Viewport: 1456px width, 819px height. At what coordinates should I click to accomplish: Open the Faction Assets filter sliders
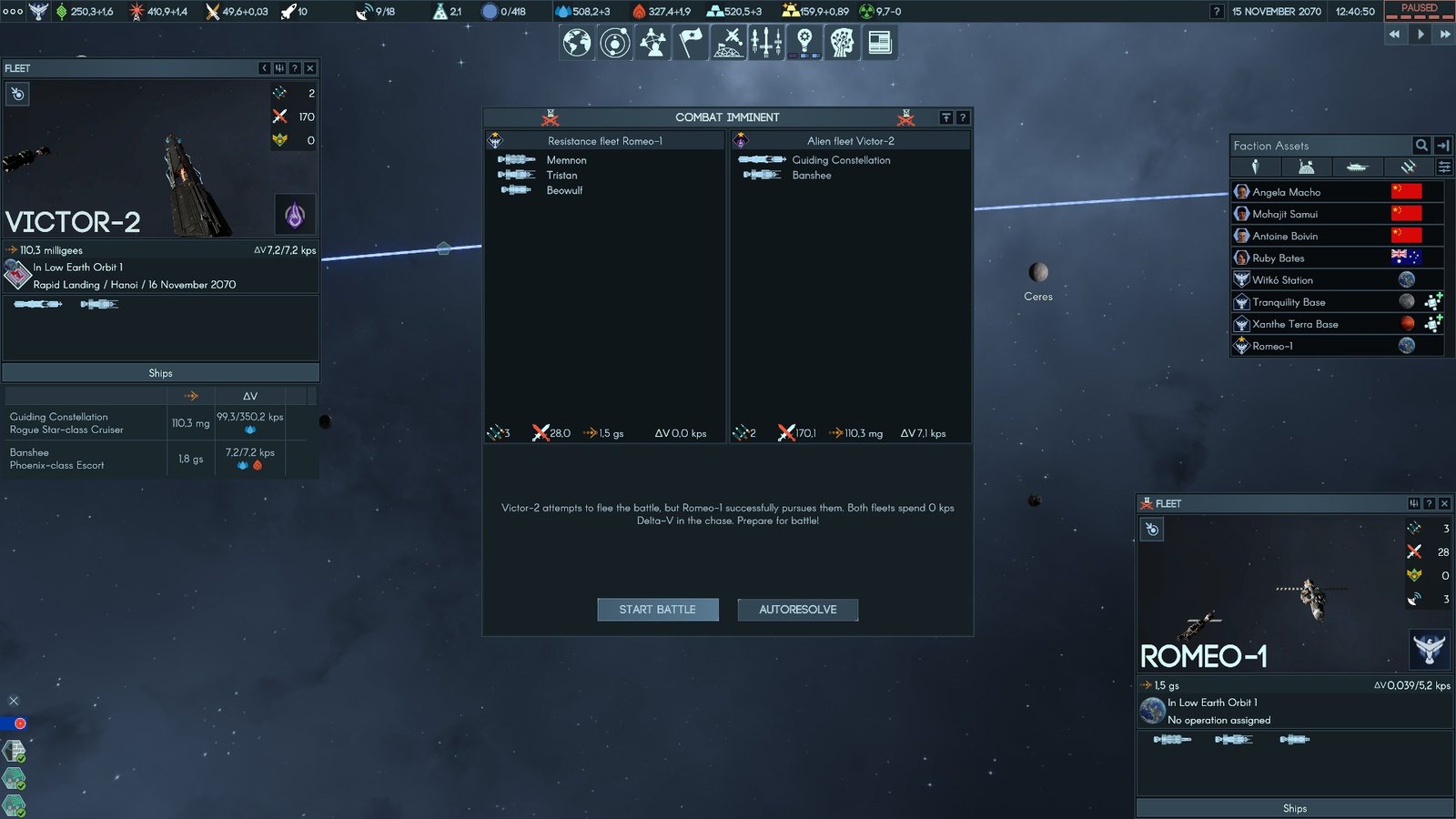click(x=1444, y=167)
